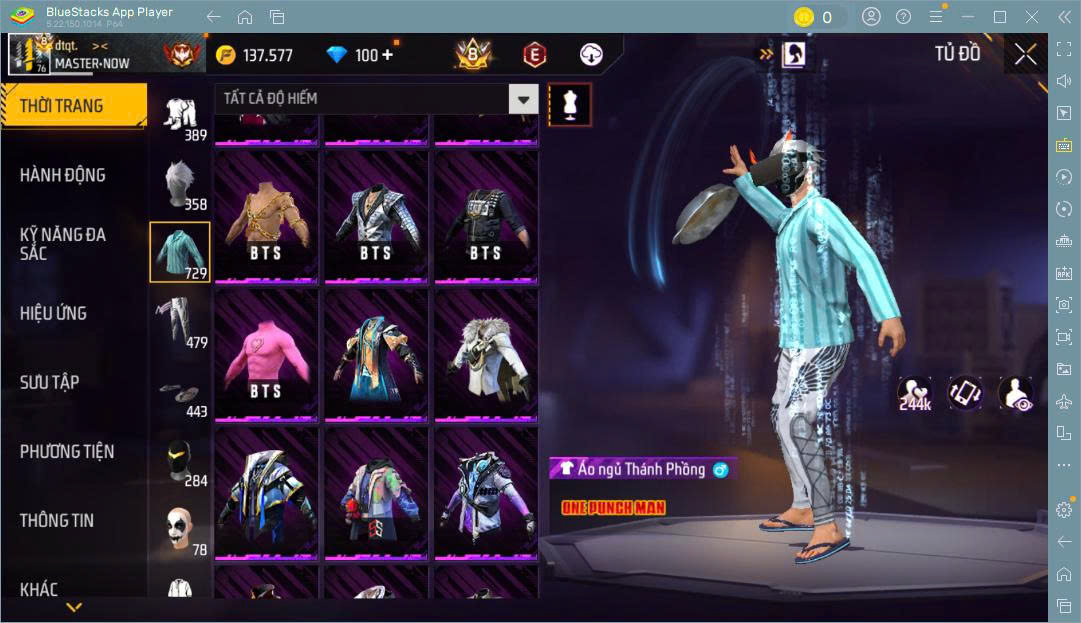The height and width of the screenshot is (623, 1081).
Task: Open the PHƯƠNG TIỆN tab
Action: 67,451
